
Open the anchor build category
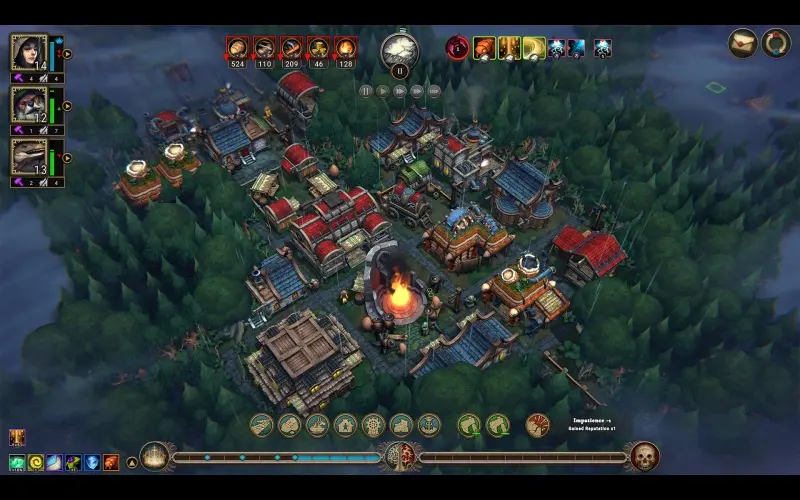[x=429, y=425]
